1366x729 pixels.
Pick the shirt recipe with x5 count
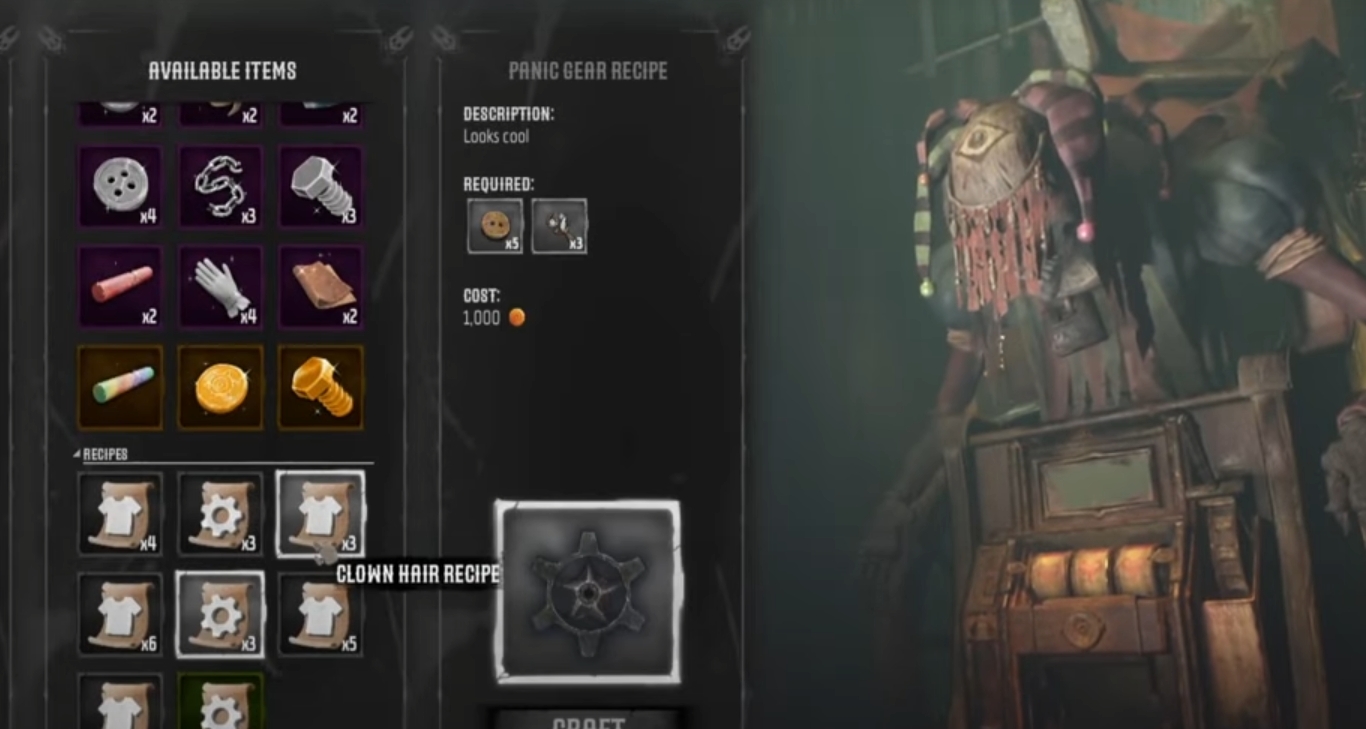[320, 614]
